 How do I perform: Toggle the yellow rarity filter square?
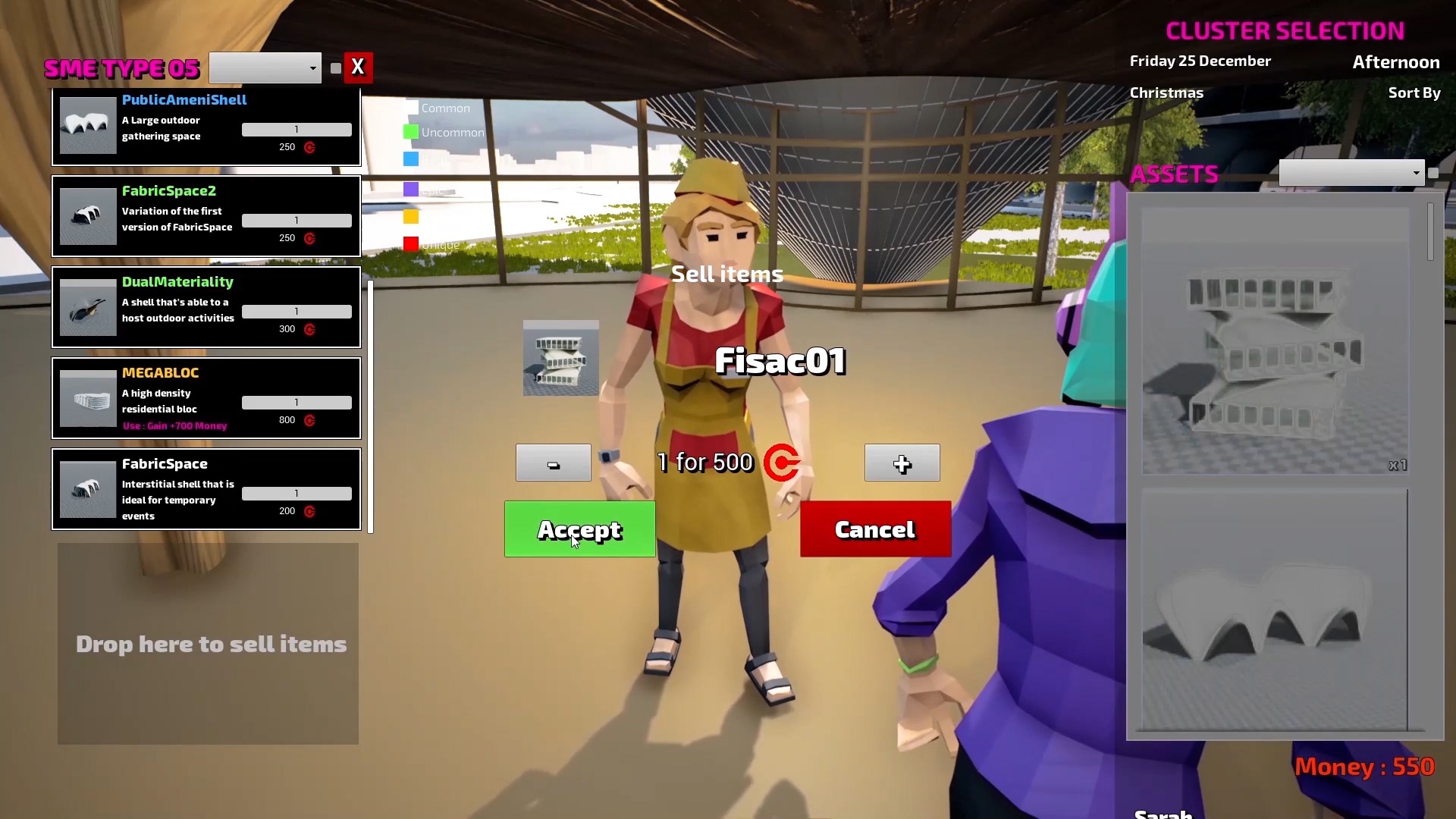point(411,216)
